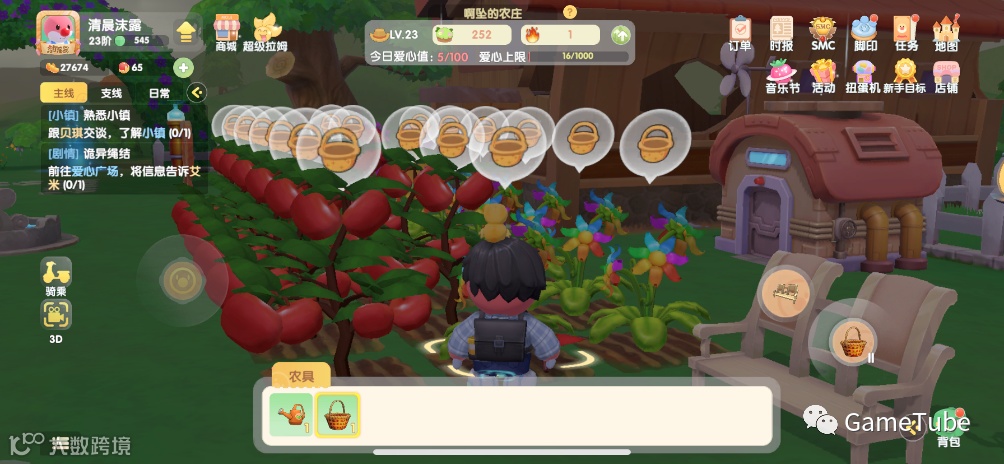
Task: Open the 地图 map icon
Action: click(945, 30)
